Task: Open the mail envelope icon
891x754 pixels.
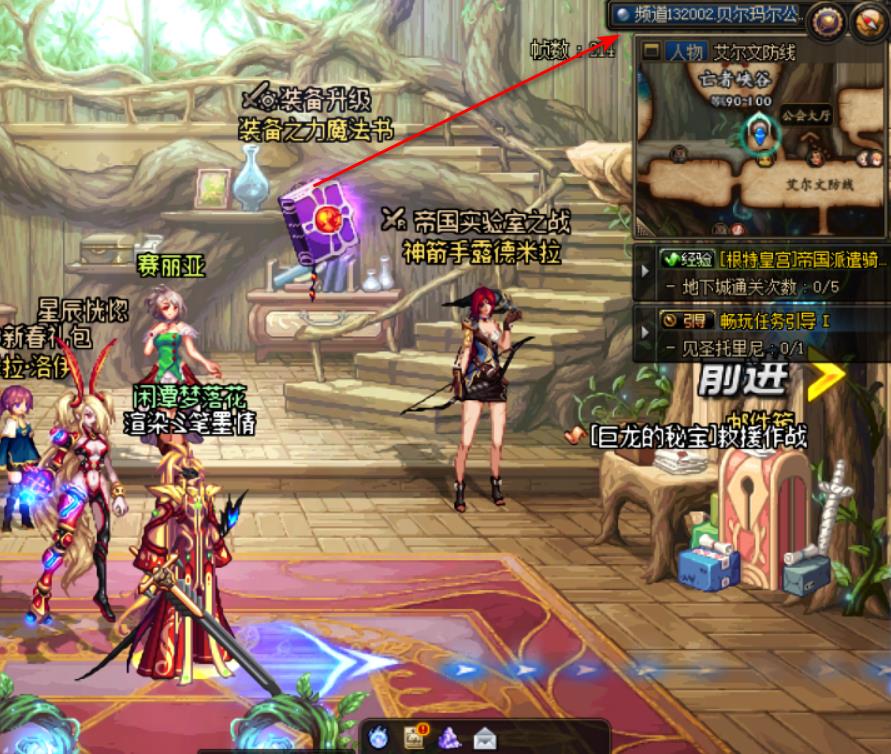Action: [485, 739]
